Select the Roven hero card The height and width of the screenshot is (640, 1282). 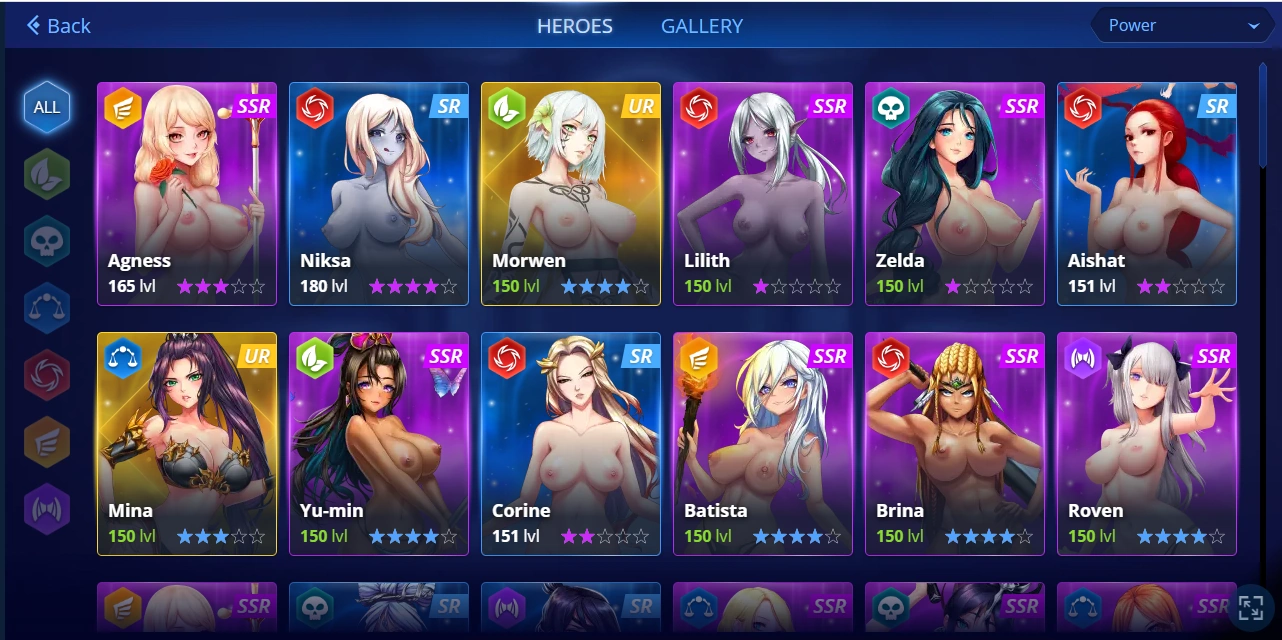point(1147,444)
